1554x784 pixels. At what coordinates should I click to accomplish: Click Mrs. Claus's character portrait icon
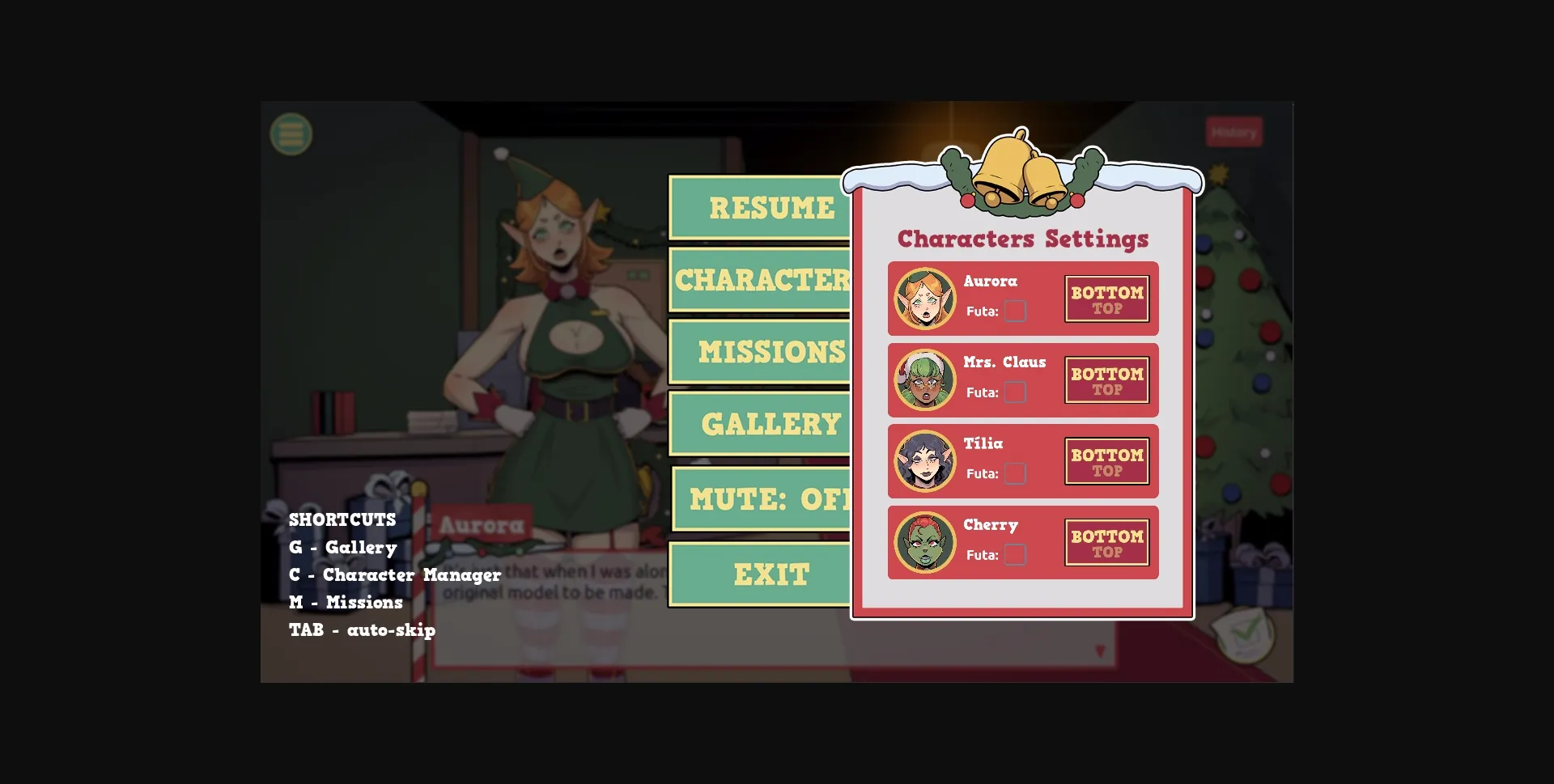click(923, 379)
